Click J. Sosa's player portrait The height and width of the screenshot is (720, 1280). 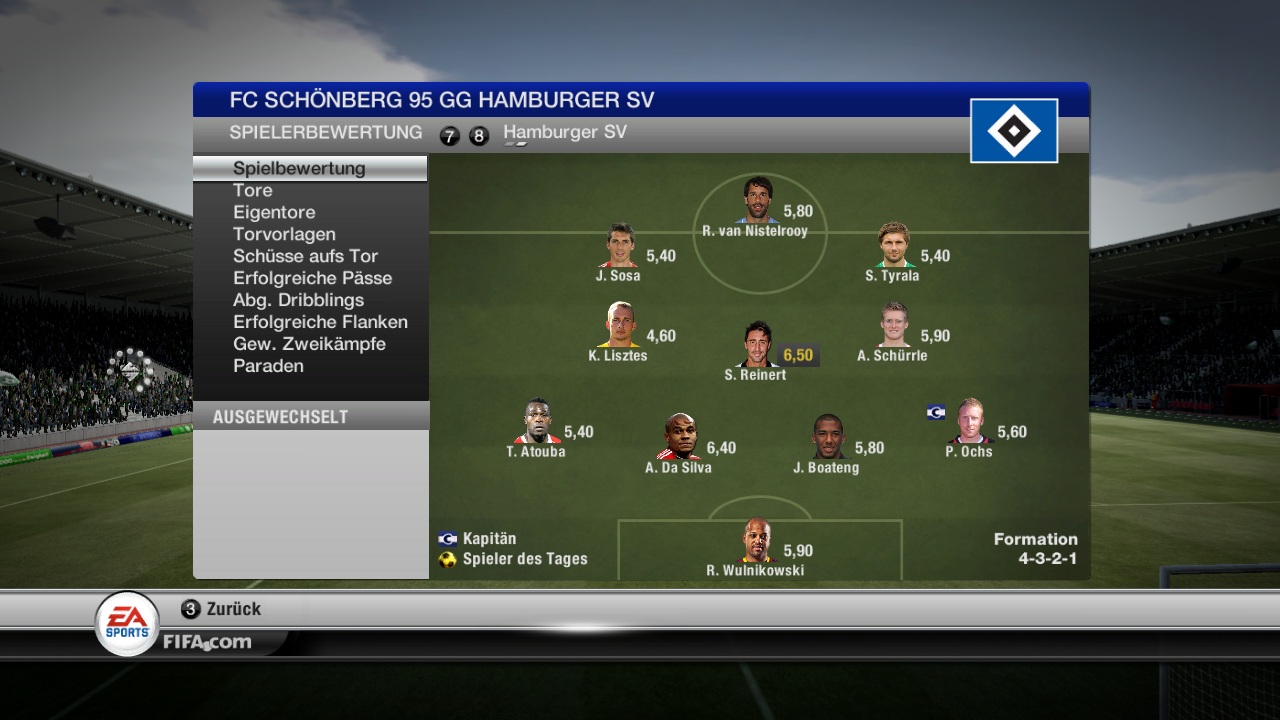pos(620,246)
